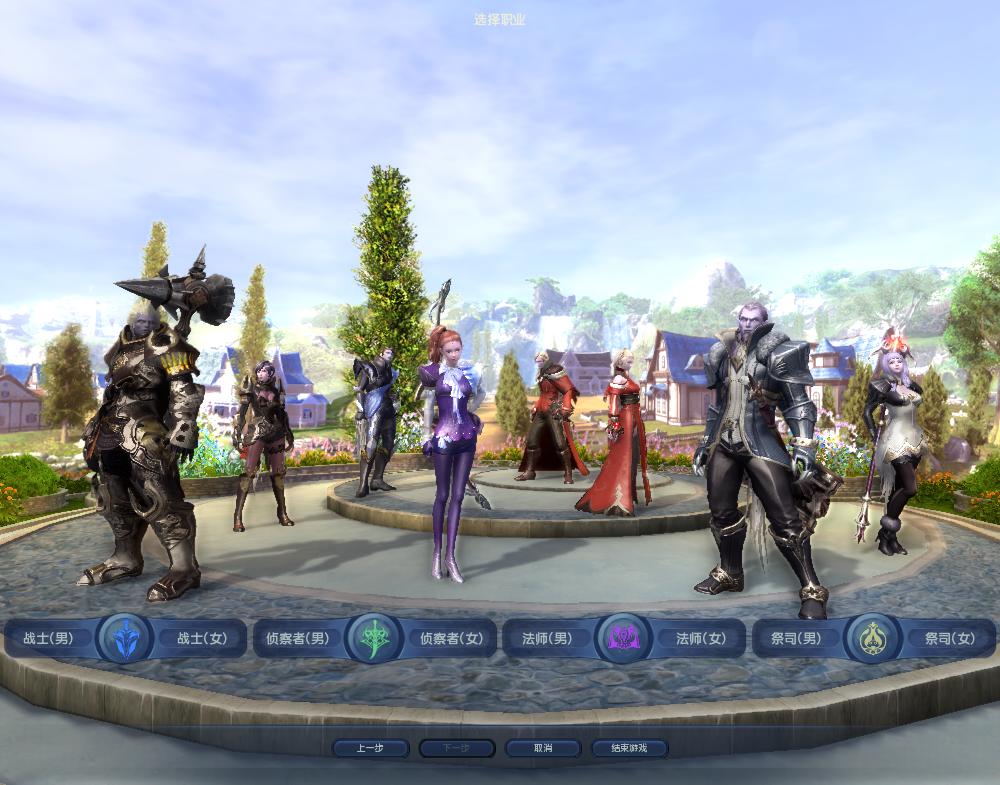Quit via the 结束游戏 button
Viewport: 1000px width, 785px height.
pos(629,748)
